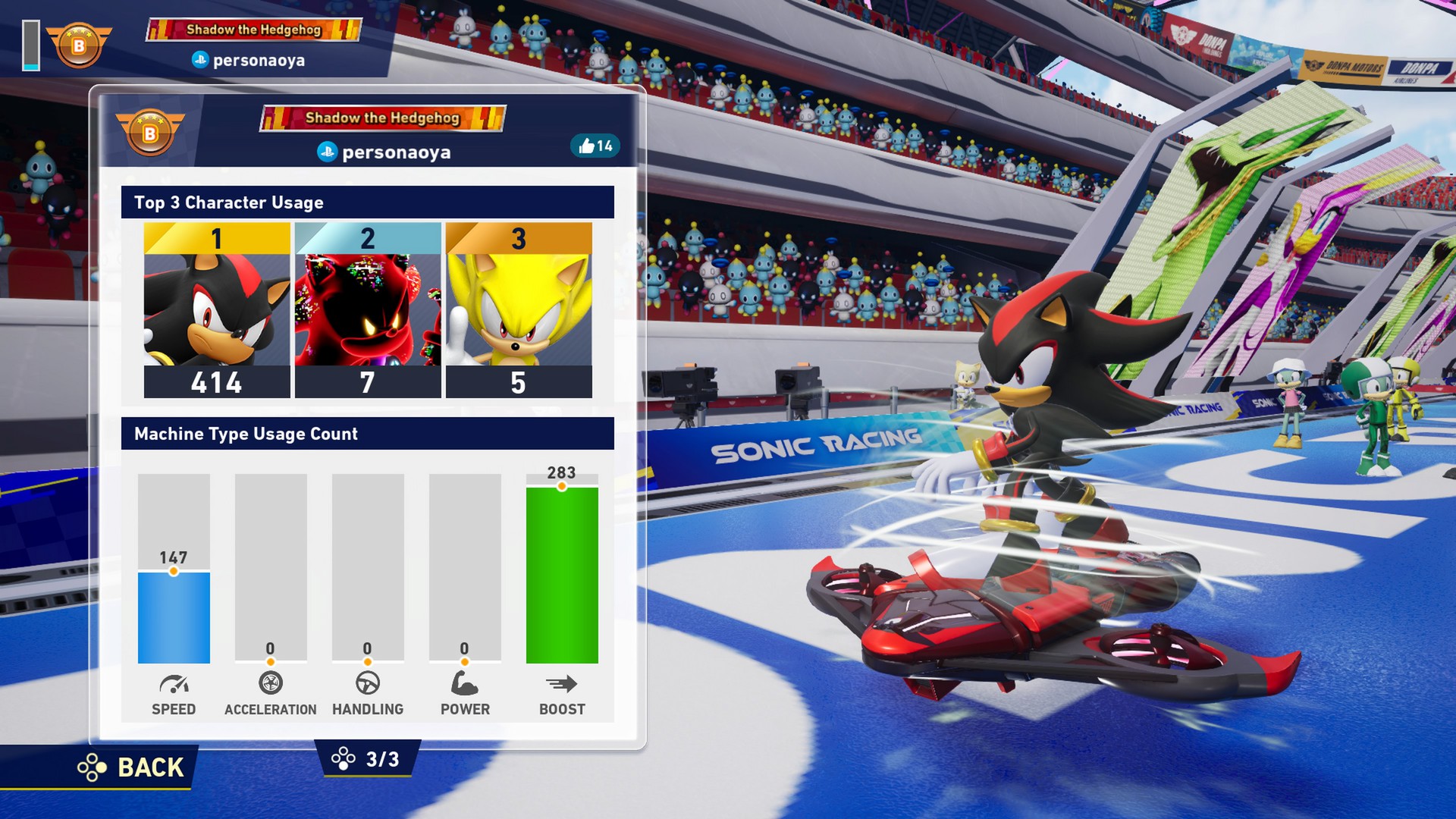
Task: Select the Shadow top character portrait
Action: click(217, 310)
